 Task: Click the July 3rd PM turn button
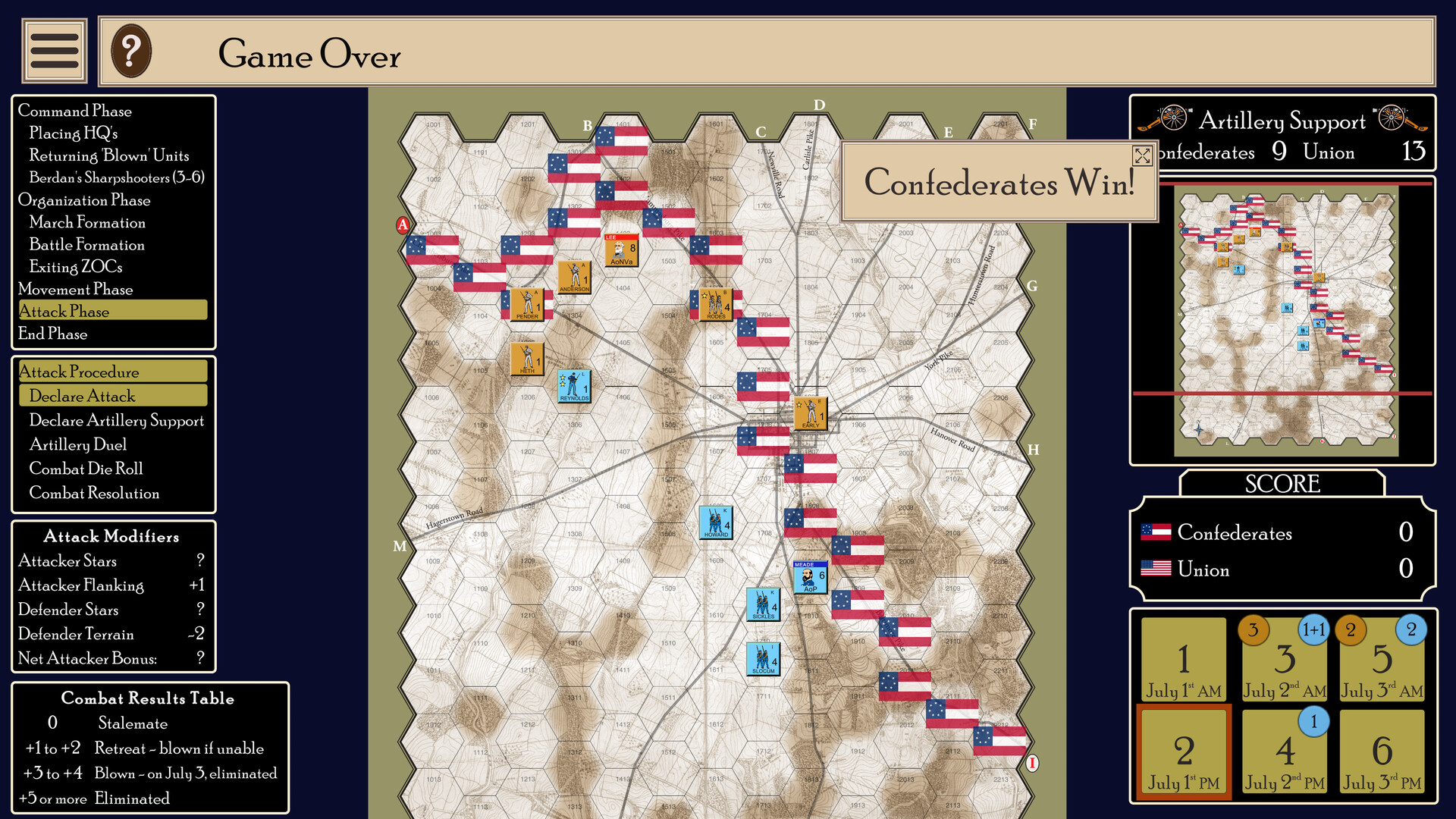tap(1382, 753)
